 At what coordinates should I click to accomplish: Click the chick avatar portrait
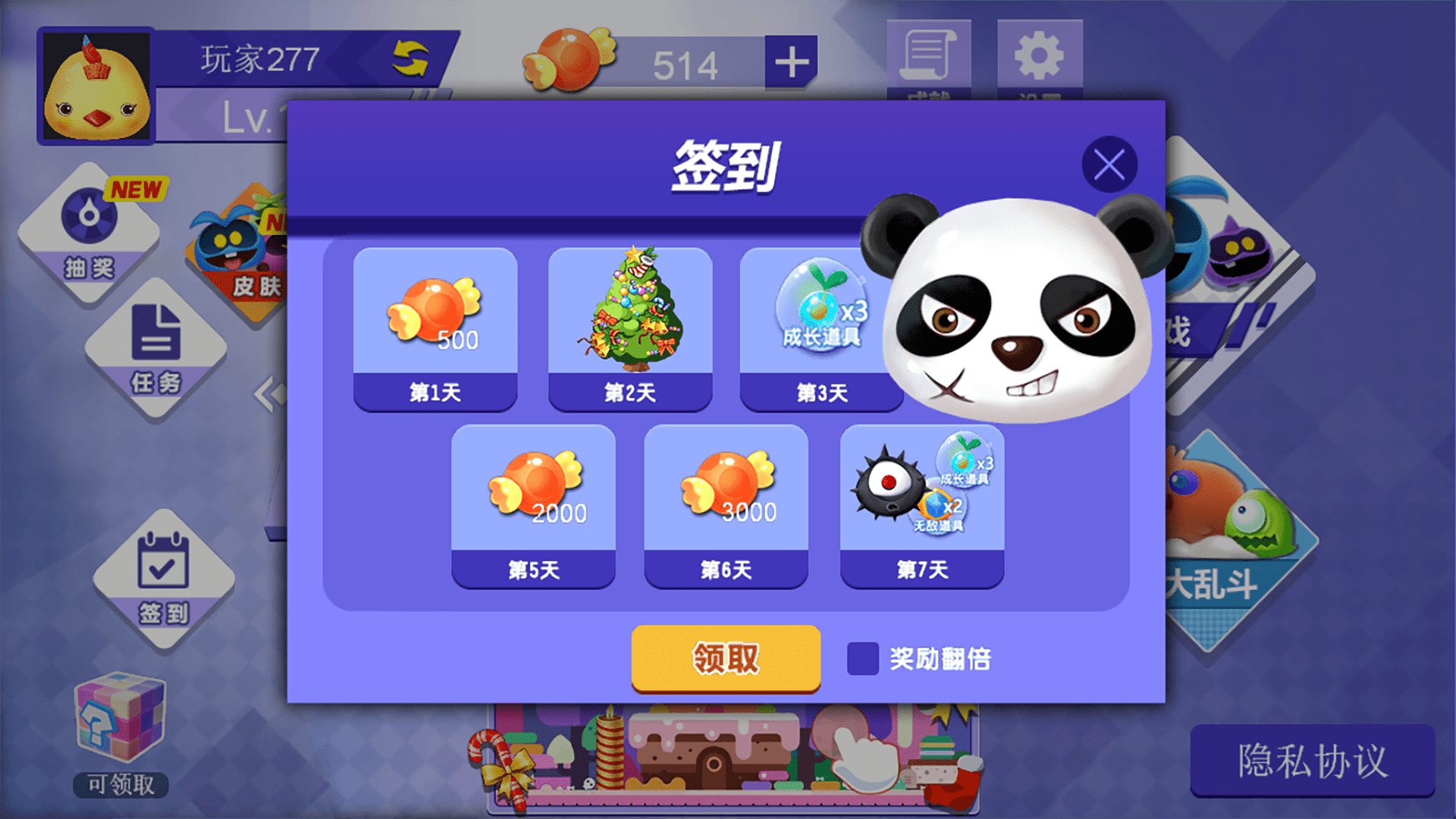pos(99,87)
